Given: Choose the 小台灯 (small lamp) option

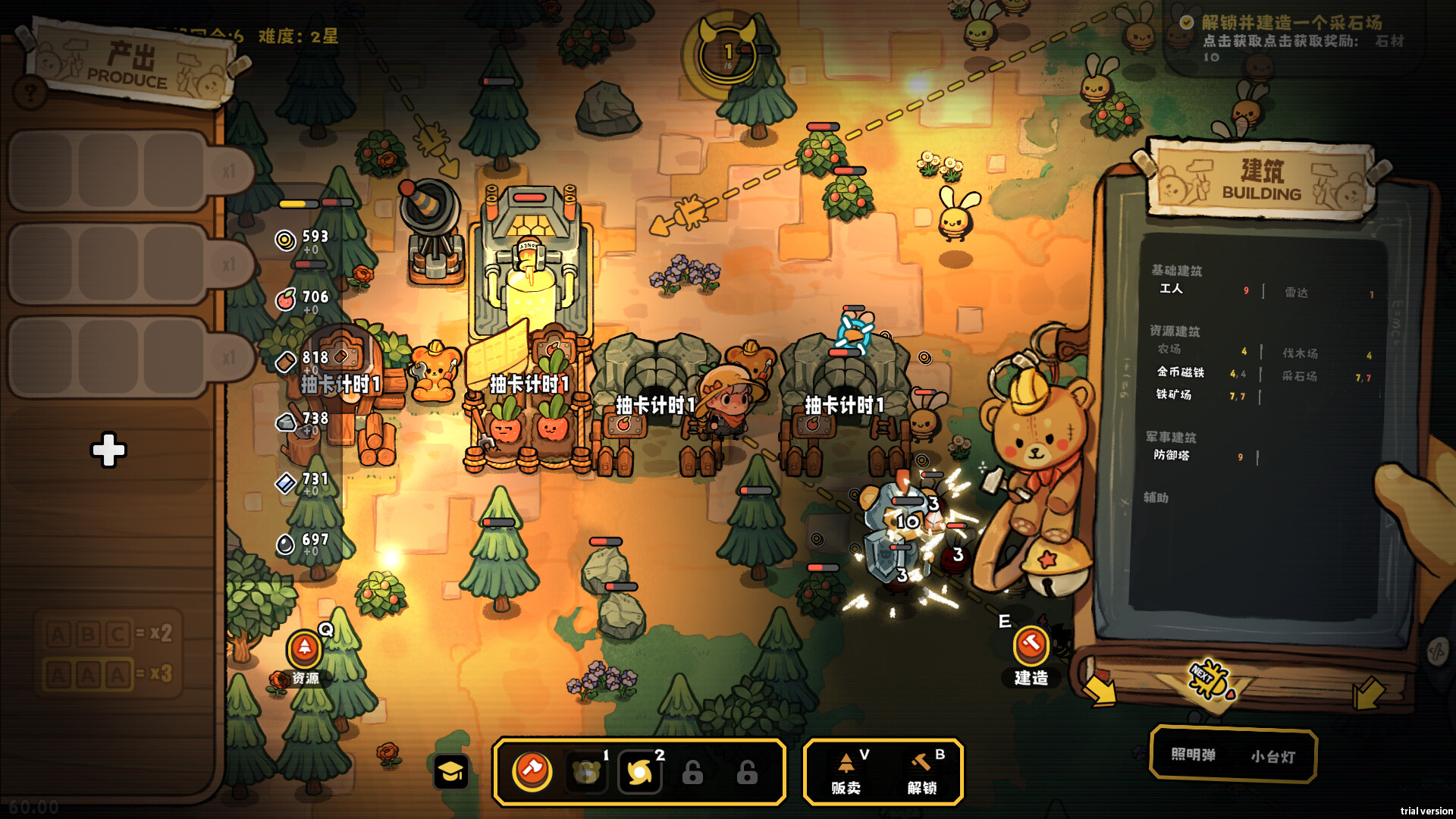Looking at the screenshot, I should coord(1272,756).
